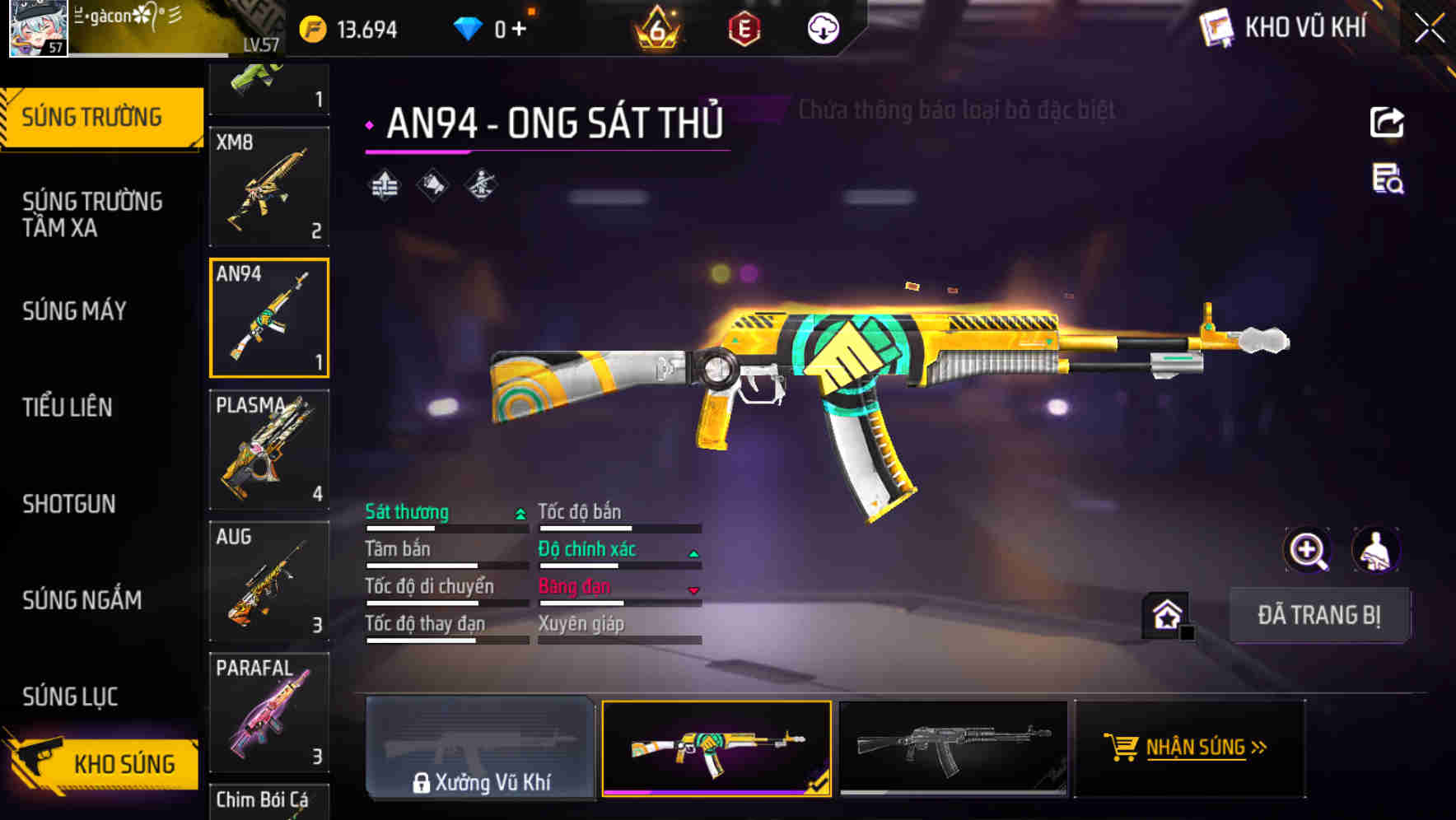The width and height of the screenshot is (1456, 820).
Task: Add diamonds with the plus button
Action: coord(519,30)
